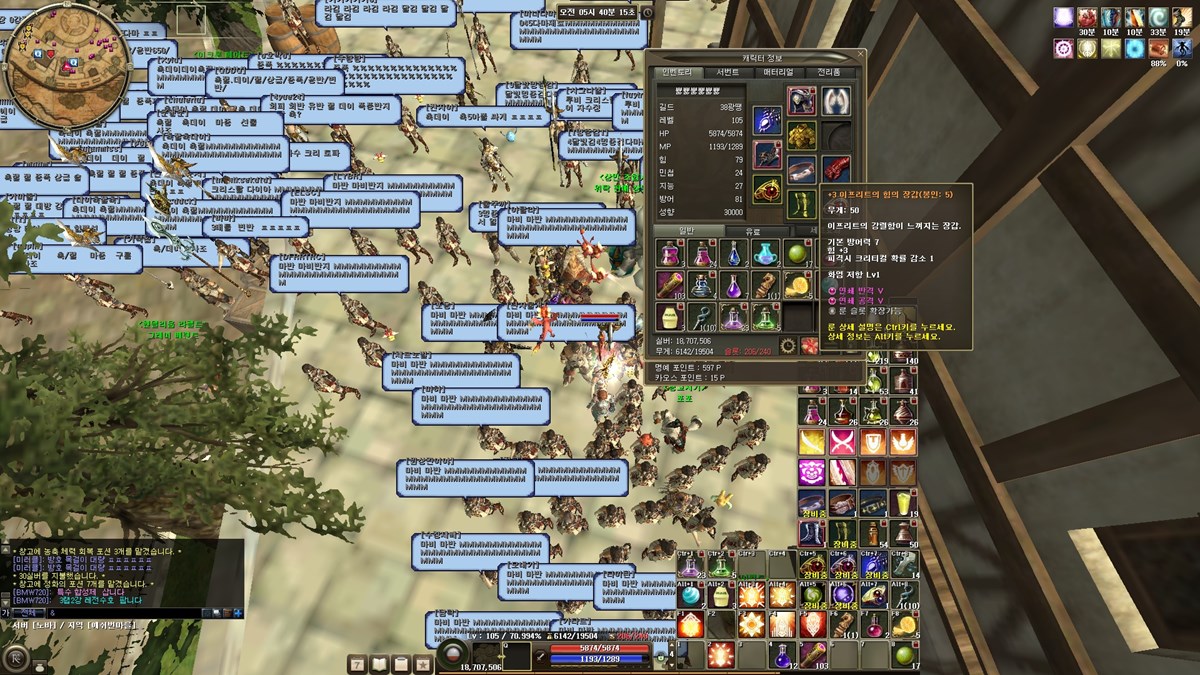
Task: Close the character info window
Action: pos(858,55)
